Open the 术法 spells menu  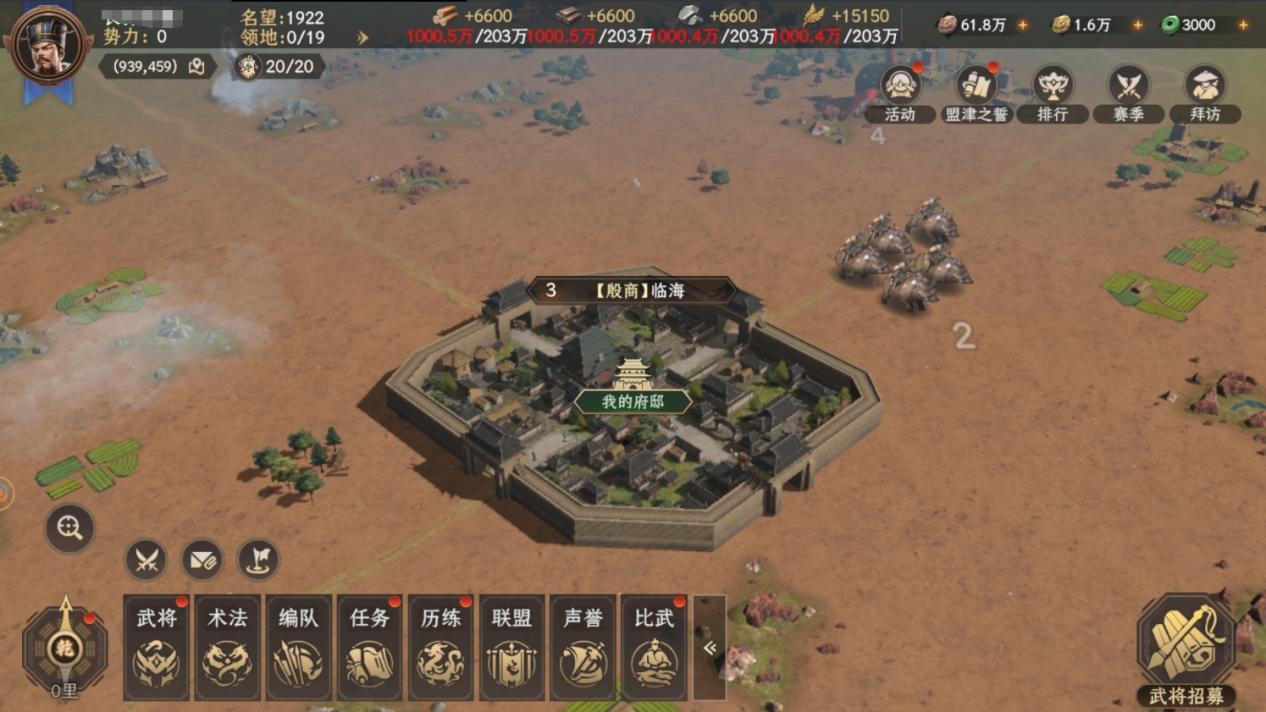click(x=227, y=647)
